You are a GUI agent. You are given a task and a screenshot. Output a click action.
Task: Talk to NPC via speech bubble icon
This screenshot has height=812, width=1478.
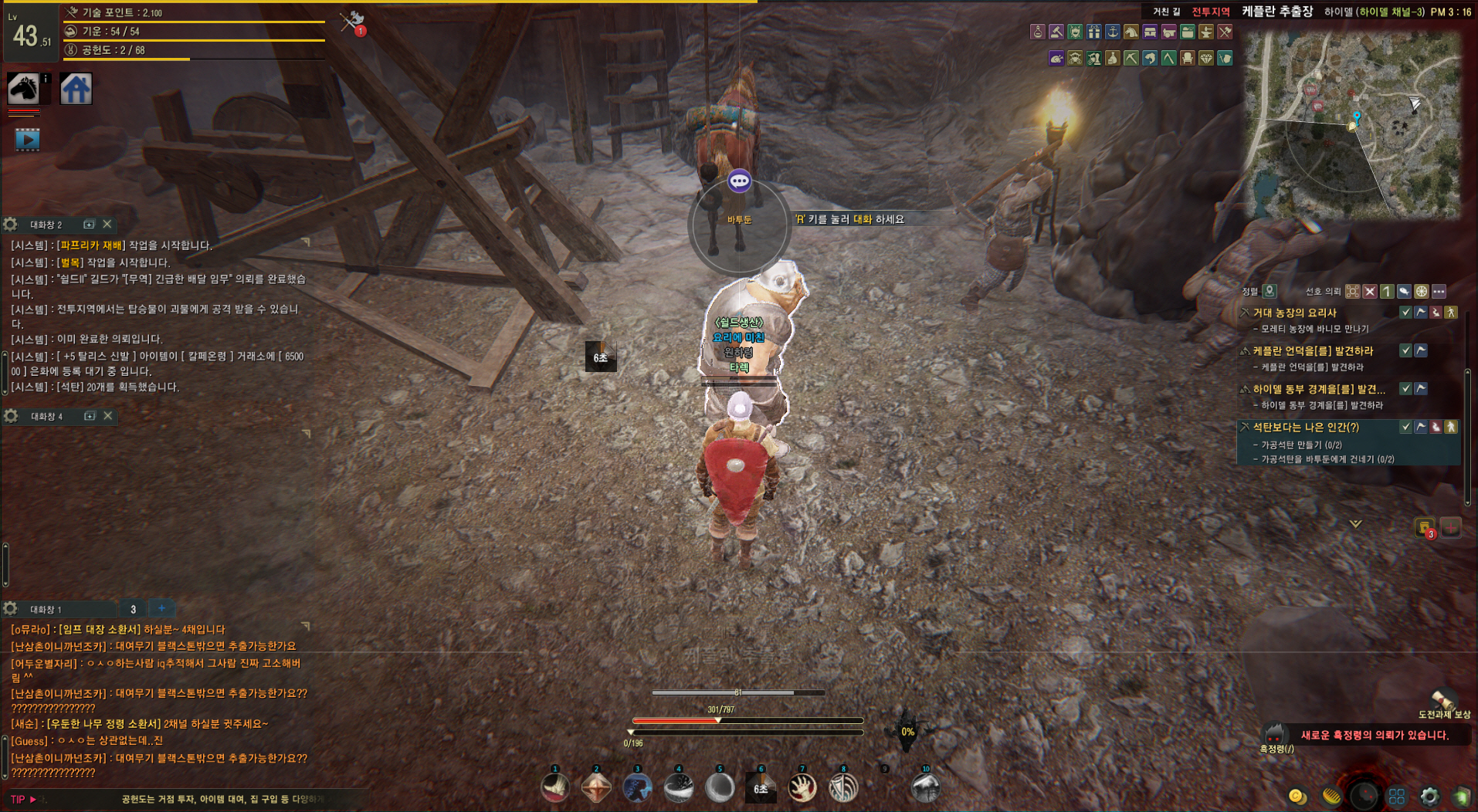pyautogui.click(x=739, y=181)
